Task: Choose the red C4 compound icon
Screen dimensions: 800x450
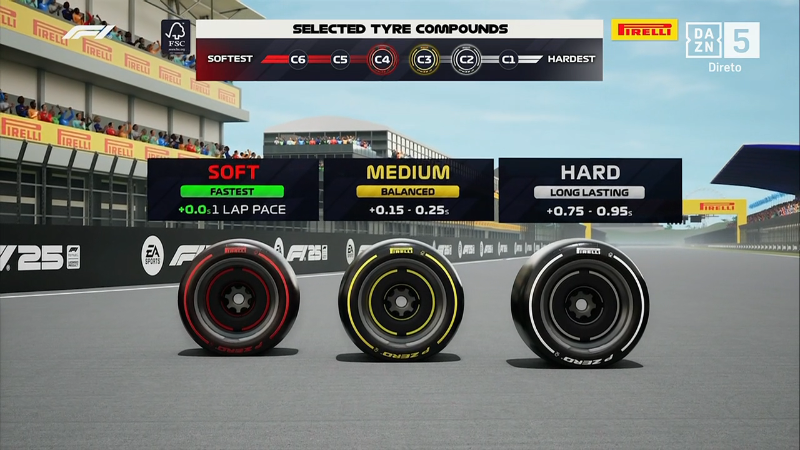Action: (x=382, y=60)
